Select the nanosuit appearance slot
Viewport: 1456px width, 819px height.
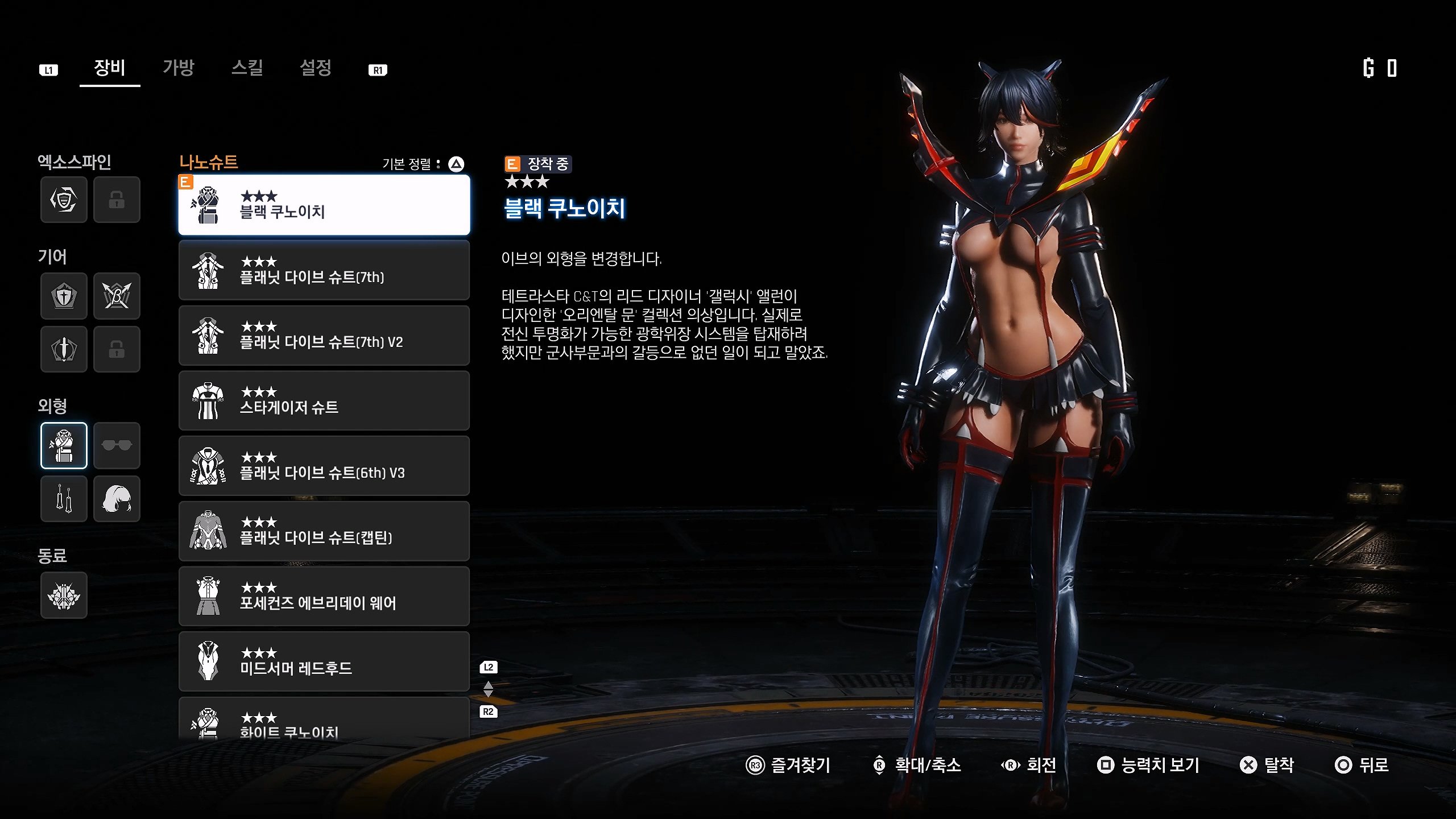(64, 445)
